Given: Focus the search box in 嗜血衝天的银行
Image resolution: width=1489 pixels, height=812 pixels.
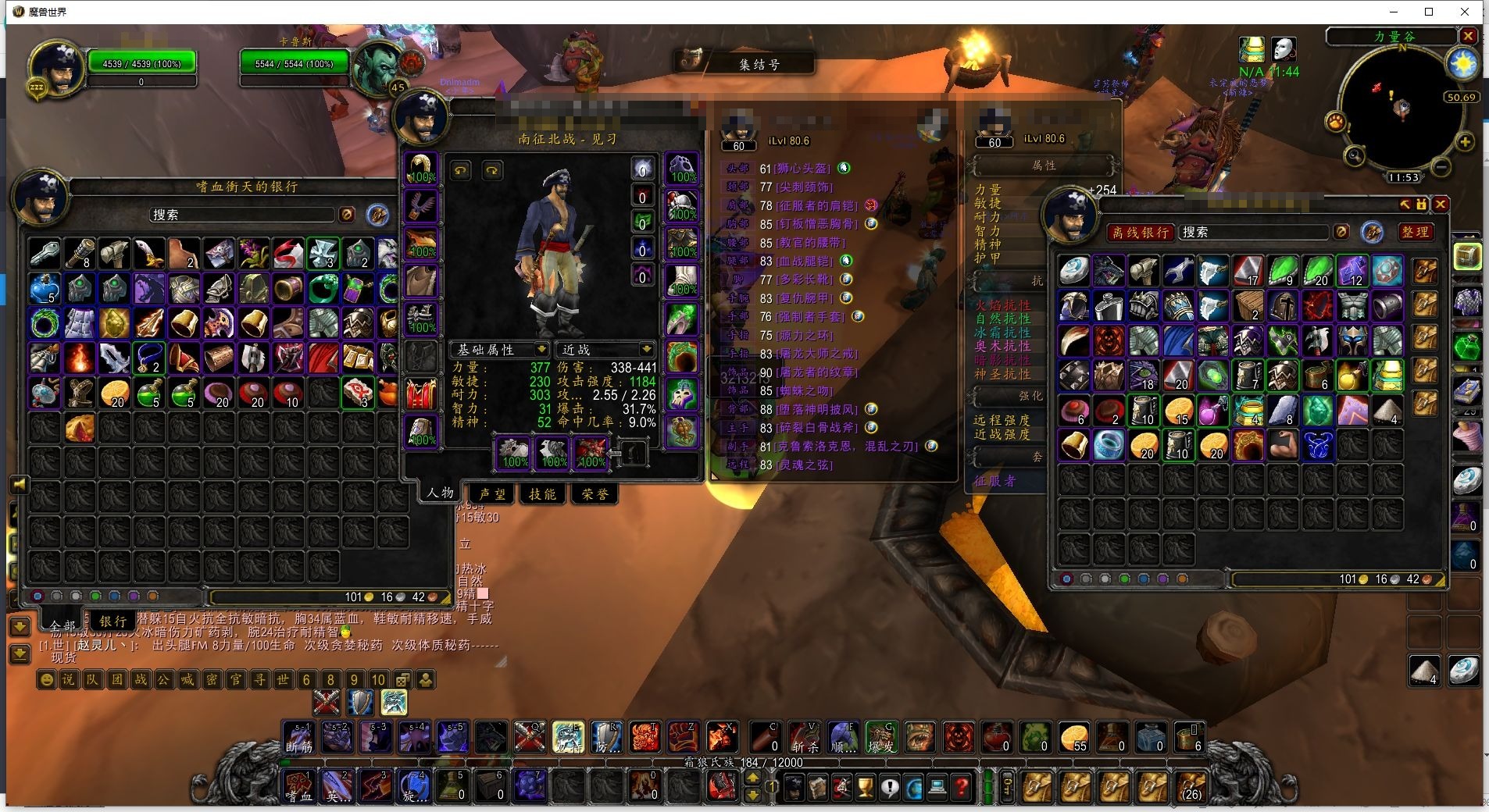Looking at the screenshot, I should tap(242, 215).
